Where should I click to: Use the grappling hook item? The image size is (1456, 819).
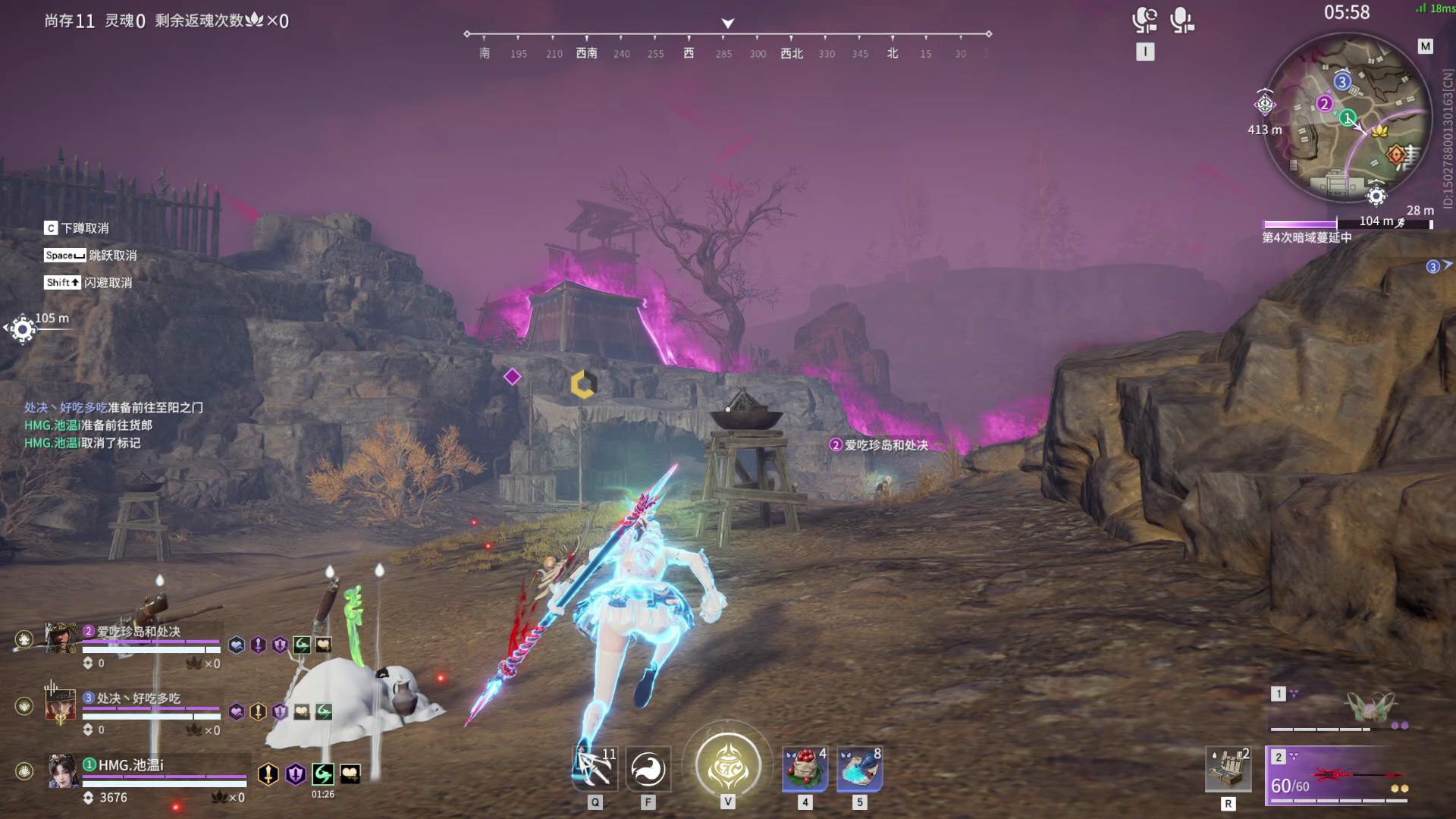[595, 769]
